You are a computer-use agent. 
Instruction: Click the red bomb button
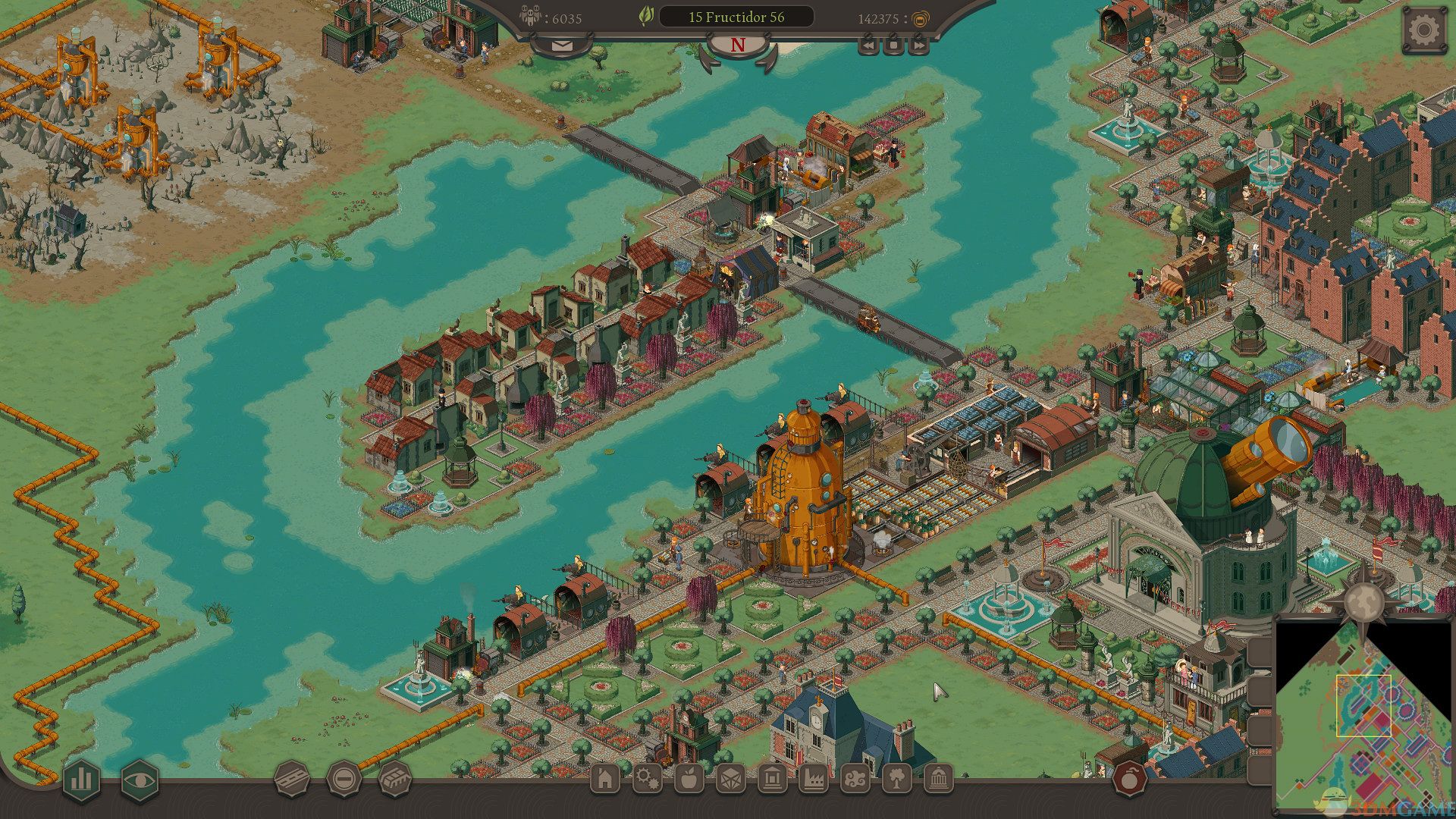[x=1129, y=779]
